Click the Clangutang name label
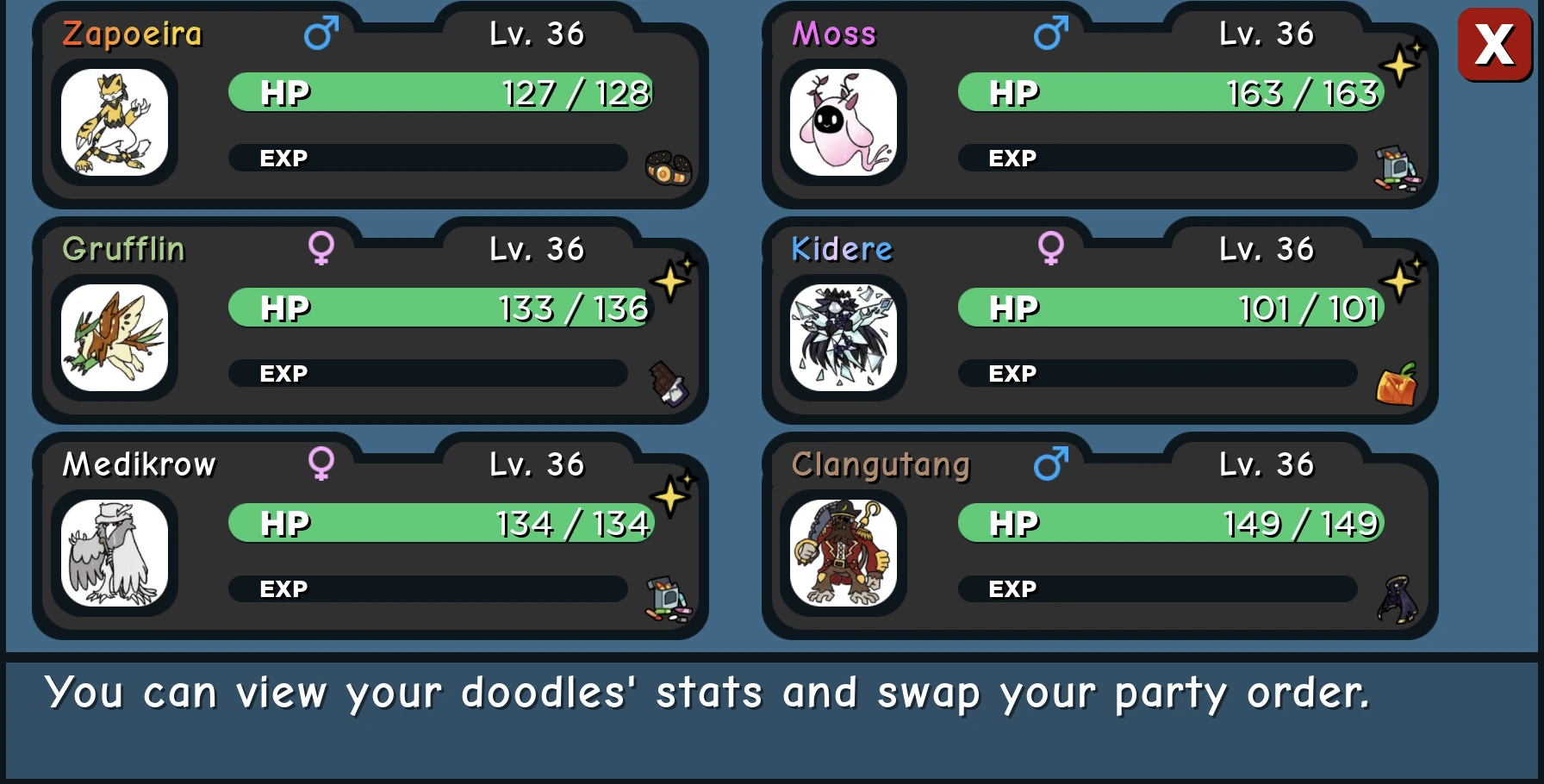The height and width of the screenshot is (784, 1544). coord(881,464)
